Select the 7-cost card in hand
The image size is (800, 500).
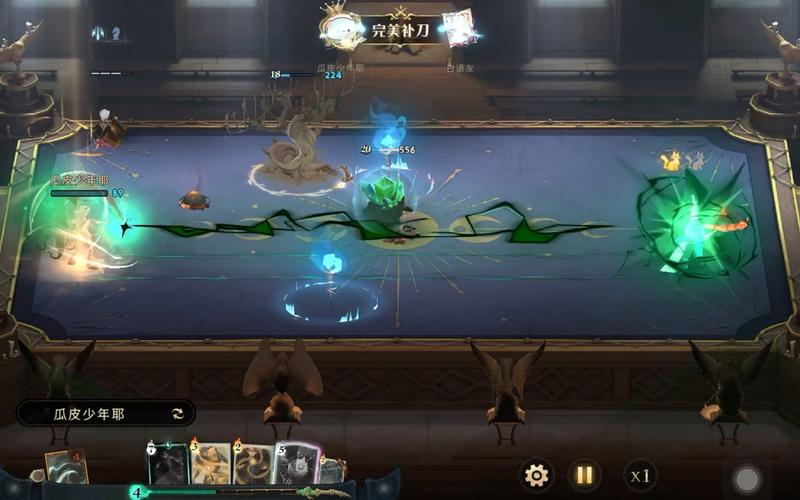point(168,465)
